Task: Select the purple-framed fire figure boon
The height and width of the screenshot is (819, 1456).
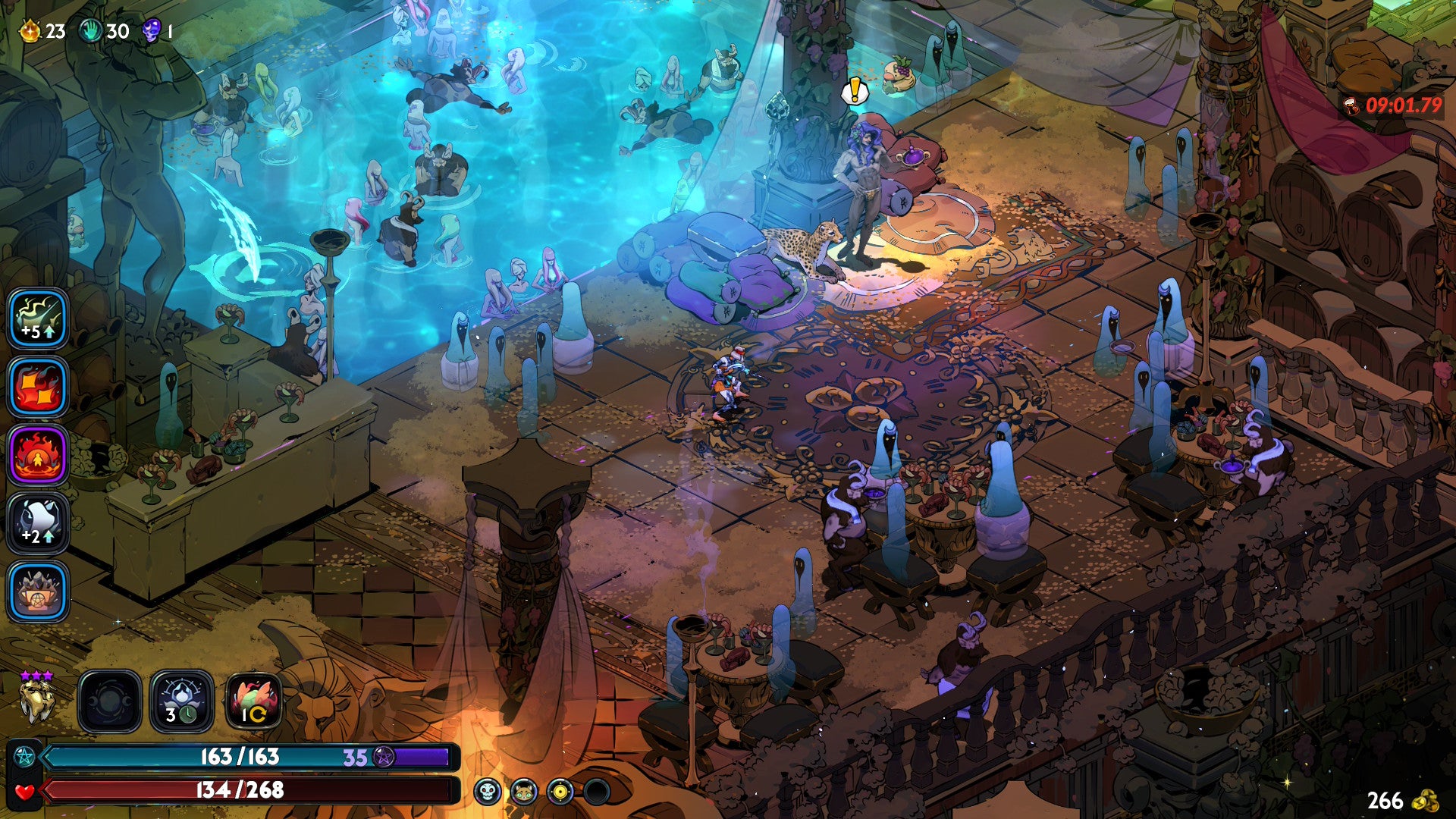Action: point(38,455)
